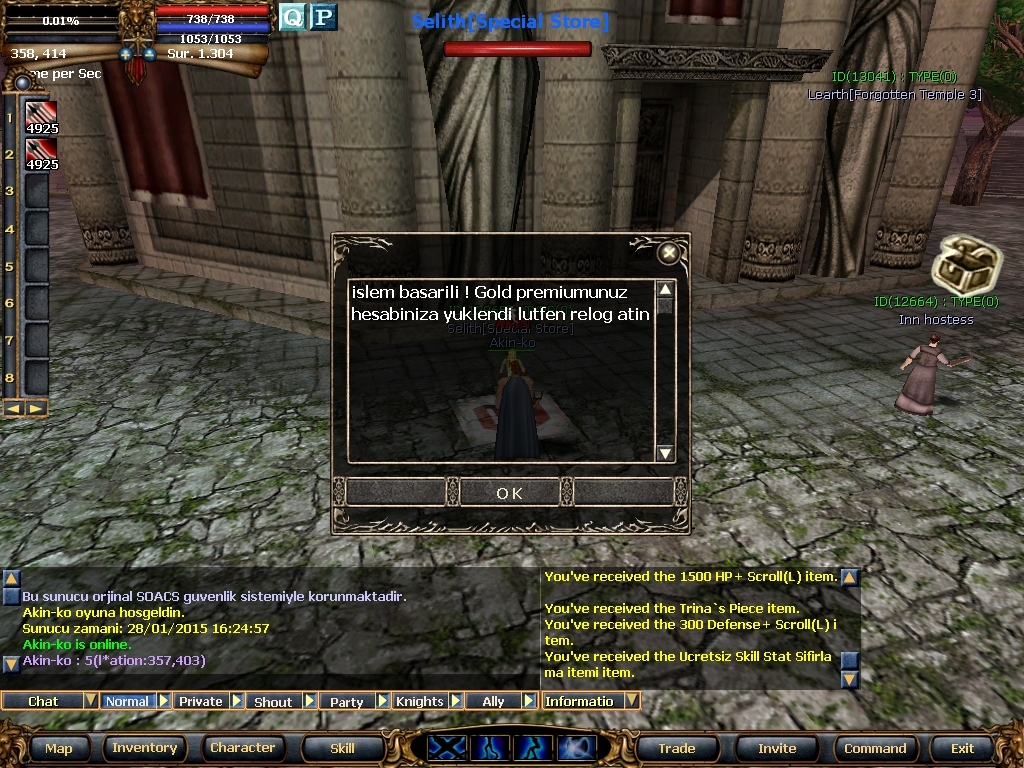
Task: Select the Shout chat channel
Action: click(x=273, y=701)
